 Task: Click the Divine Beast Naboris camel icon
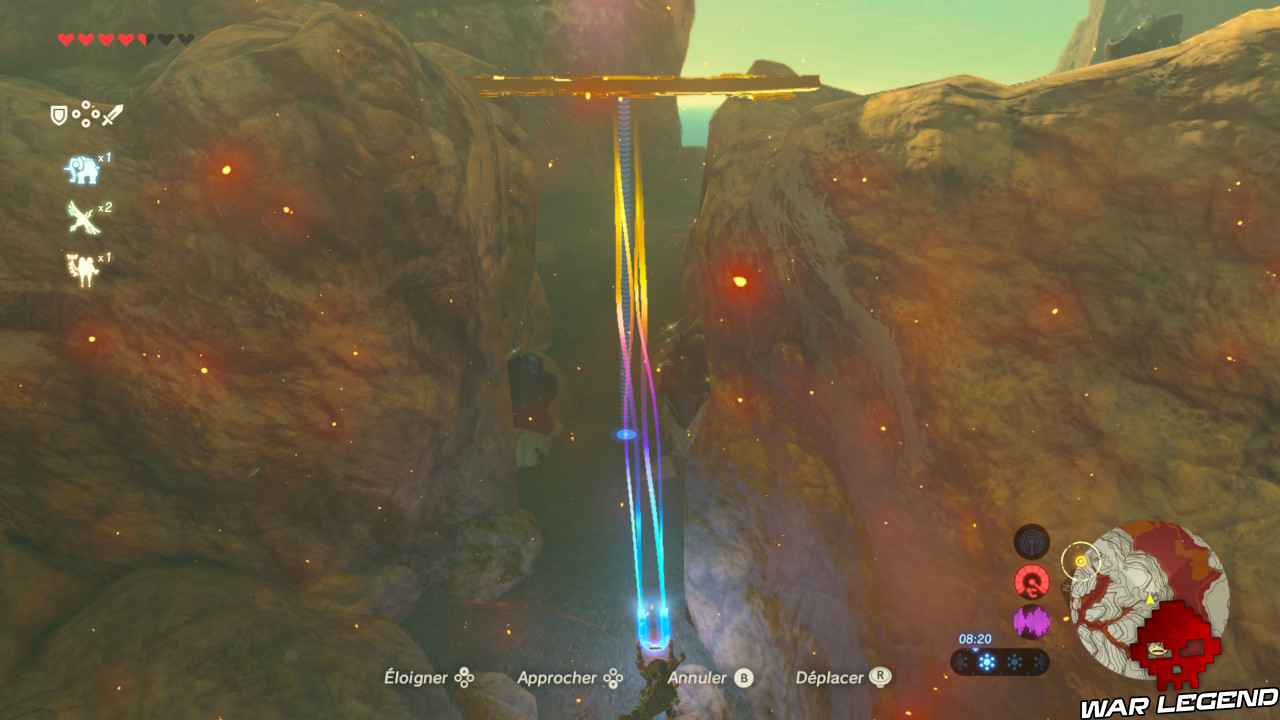83,267
